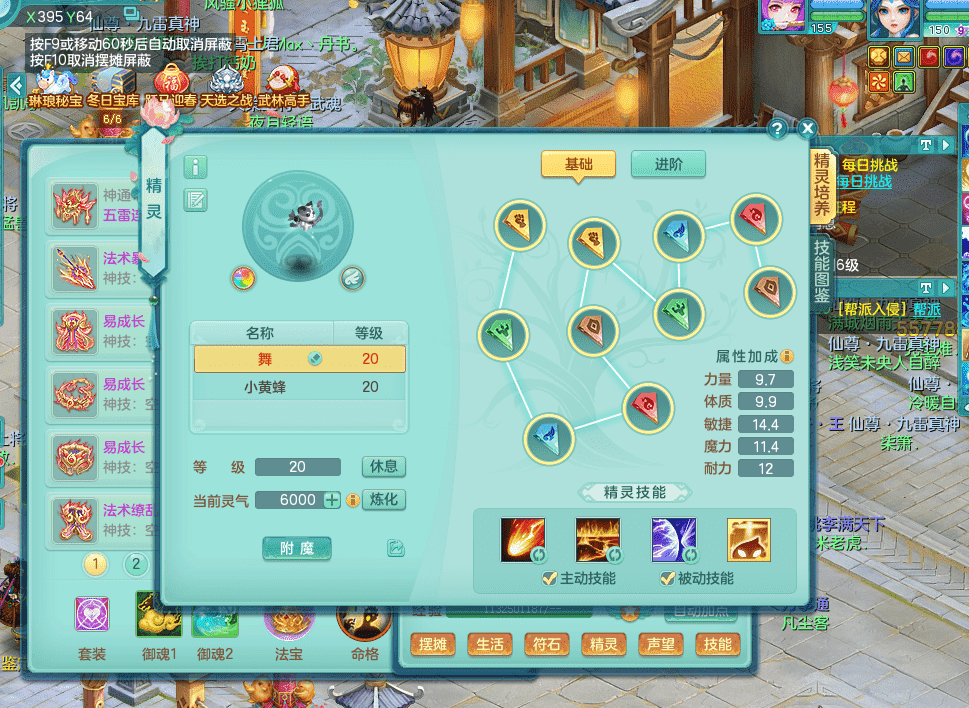Open the 摆摊 stall button
This screenshot has height=708, width=969.
coord(434,645)
